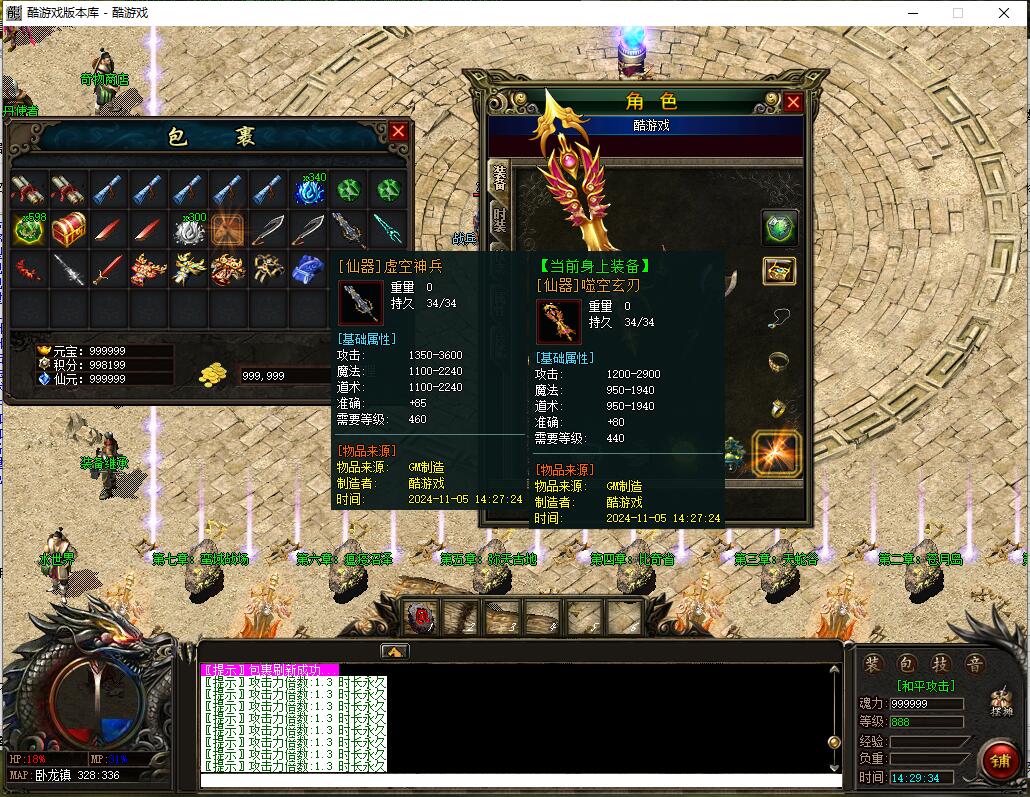Select the silver flame stack x300
Screen dimensions: 1030x797
coord(188,230)
